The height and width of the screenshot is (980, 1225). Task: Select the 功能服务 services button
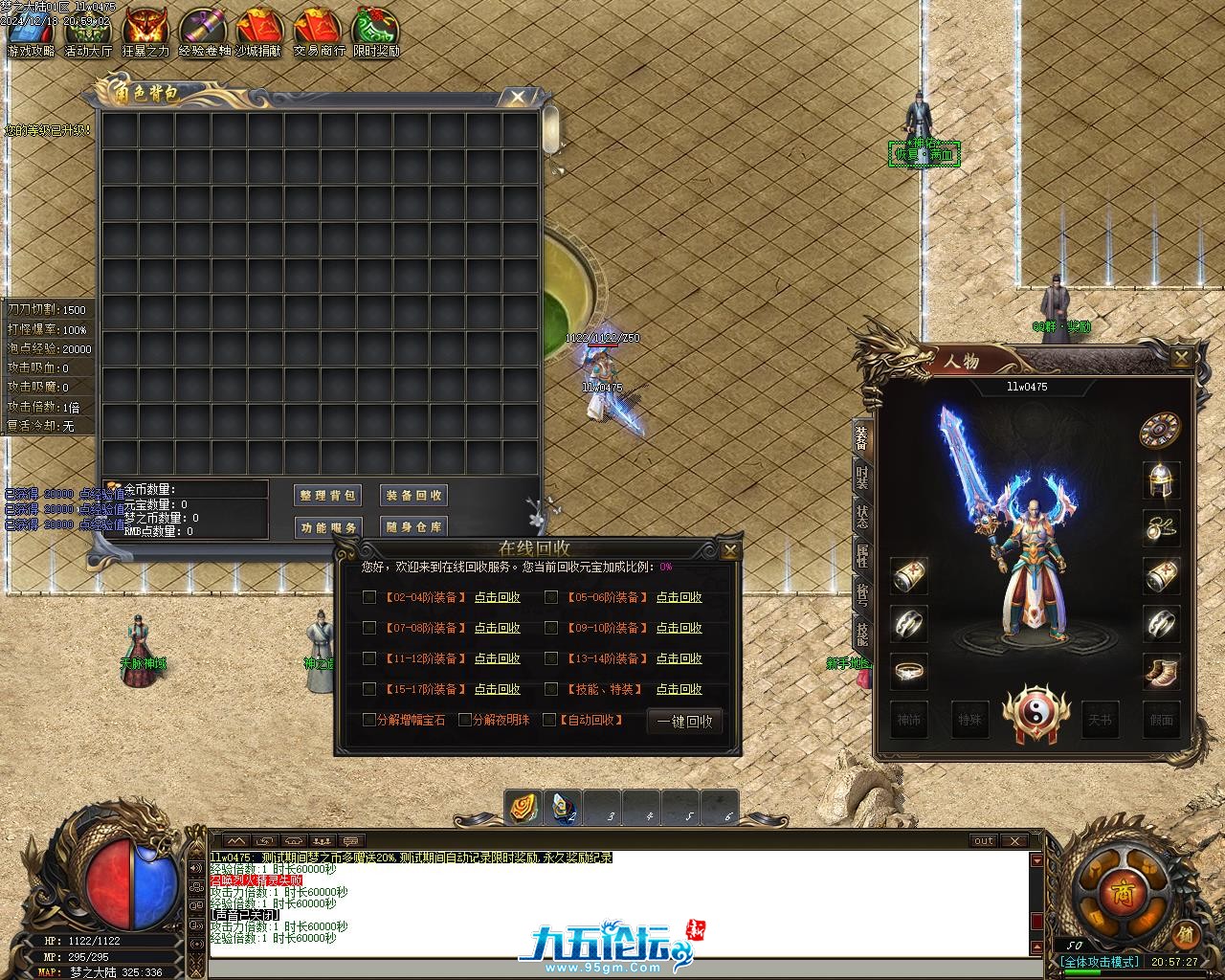pos(328,527)
